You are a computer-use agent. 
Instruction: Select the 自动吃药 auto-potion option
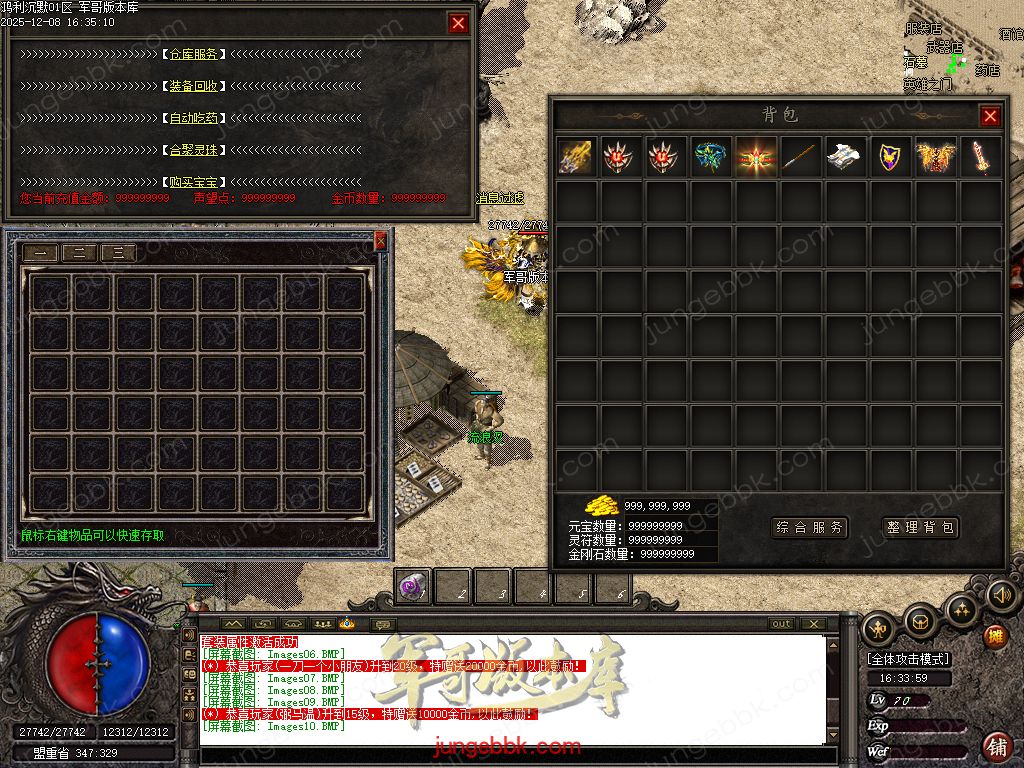(x=193, y=118)
